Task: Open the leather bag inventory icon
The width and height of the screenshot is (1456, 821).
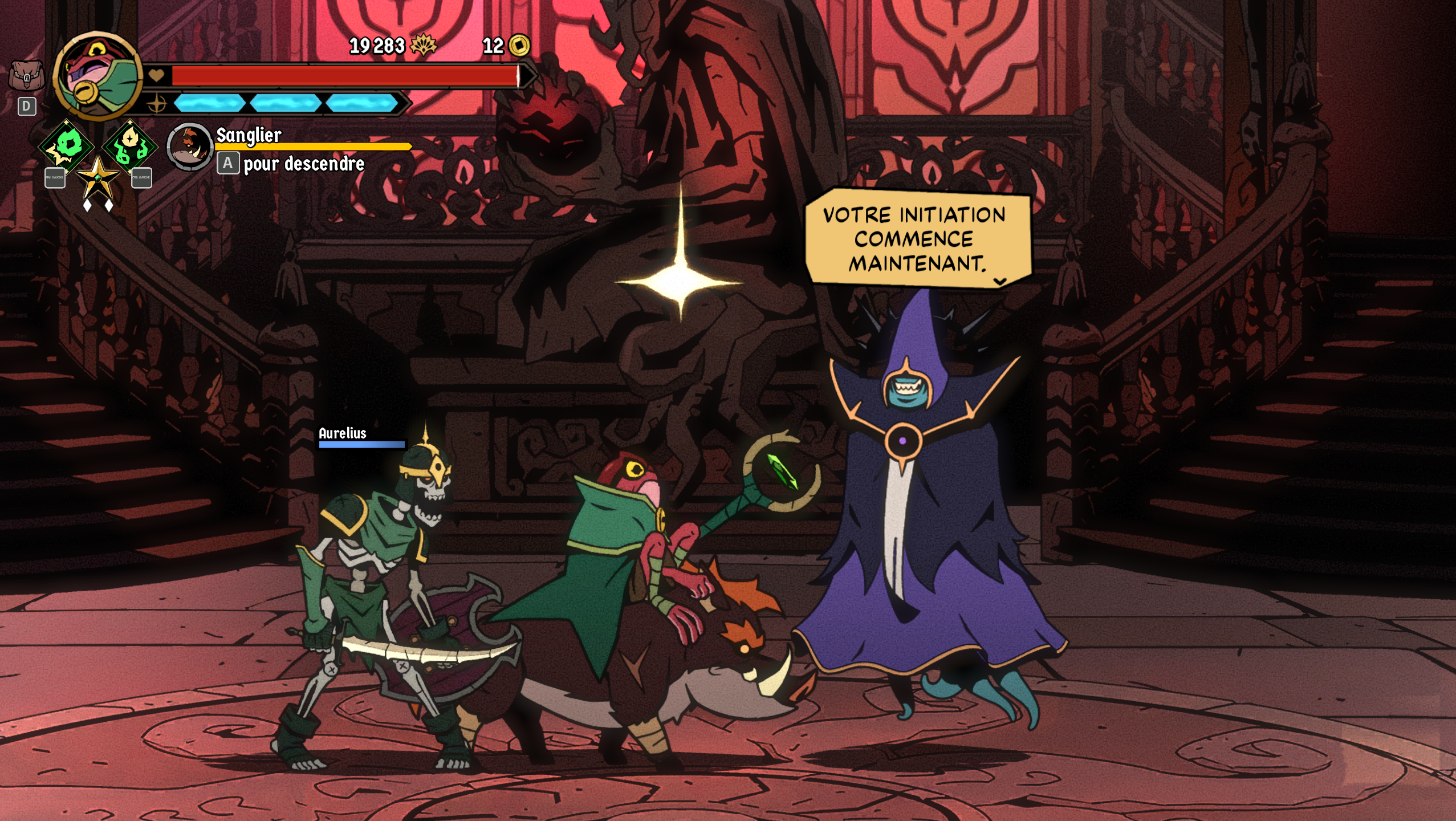Action: [26, 75]
